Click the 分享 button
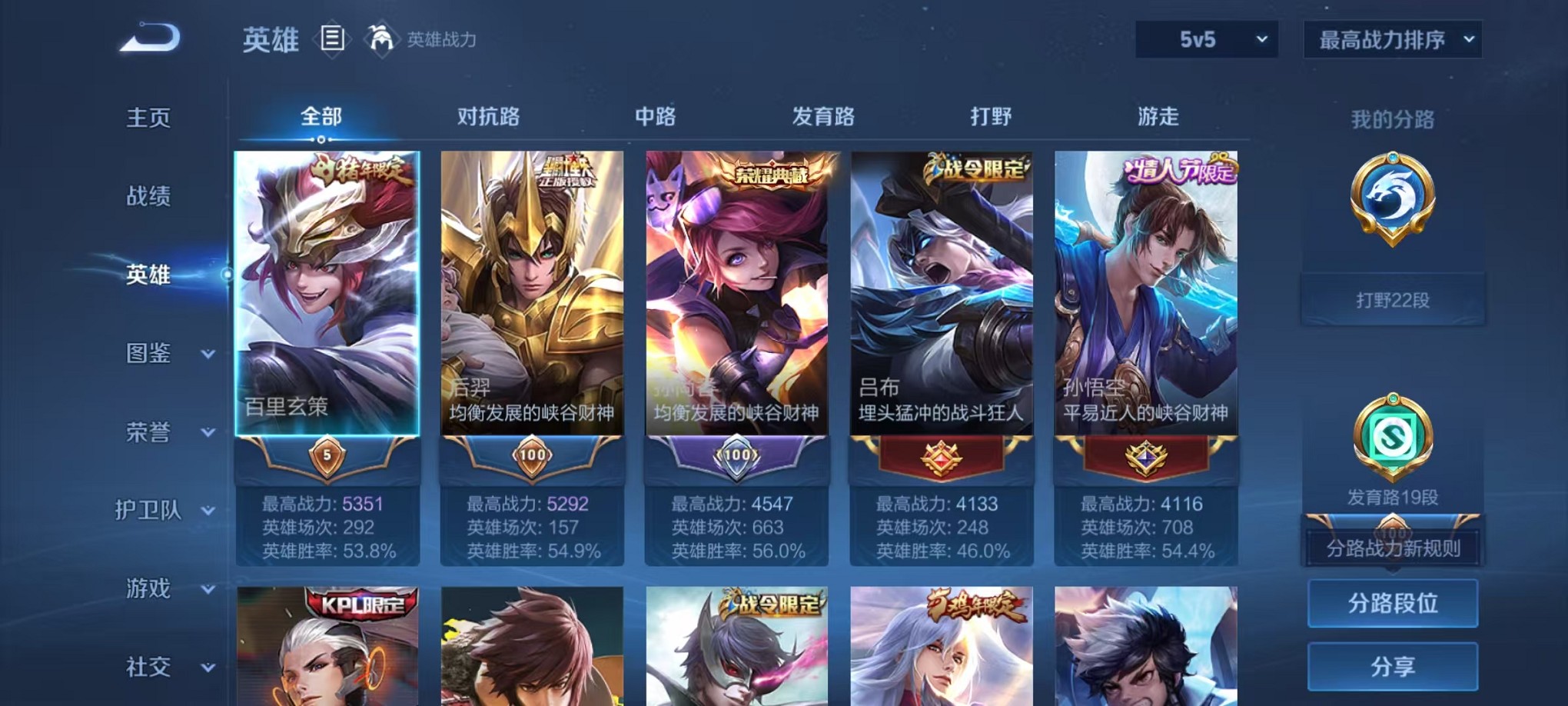 pyautogui.click(x=1393, y=666)
